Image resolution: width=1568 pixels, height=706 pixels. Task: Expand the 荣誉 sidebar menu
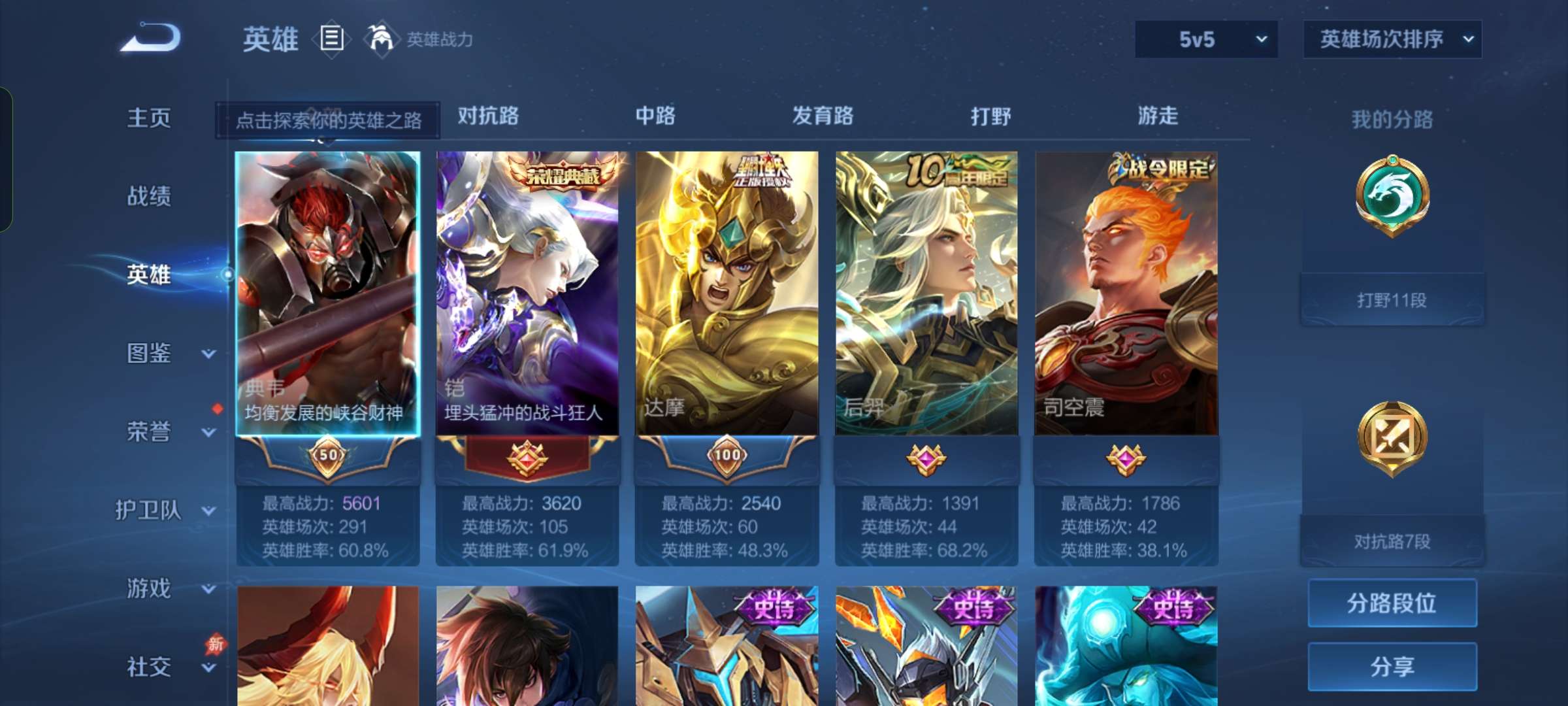(149, 431)
